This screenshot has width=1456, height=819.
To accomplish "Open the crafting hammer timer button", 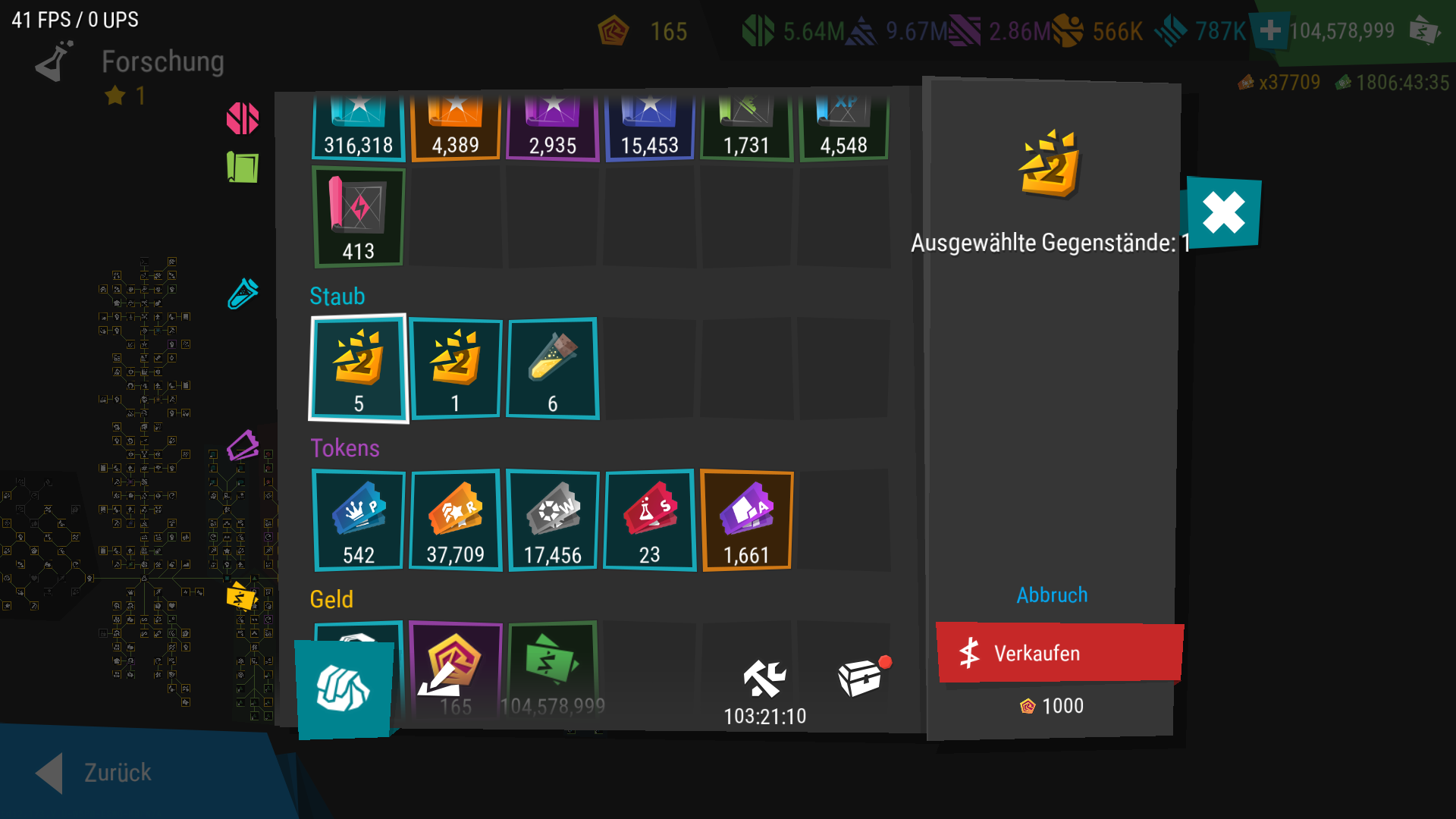I will (764, 689).
